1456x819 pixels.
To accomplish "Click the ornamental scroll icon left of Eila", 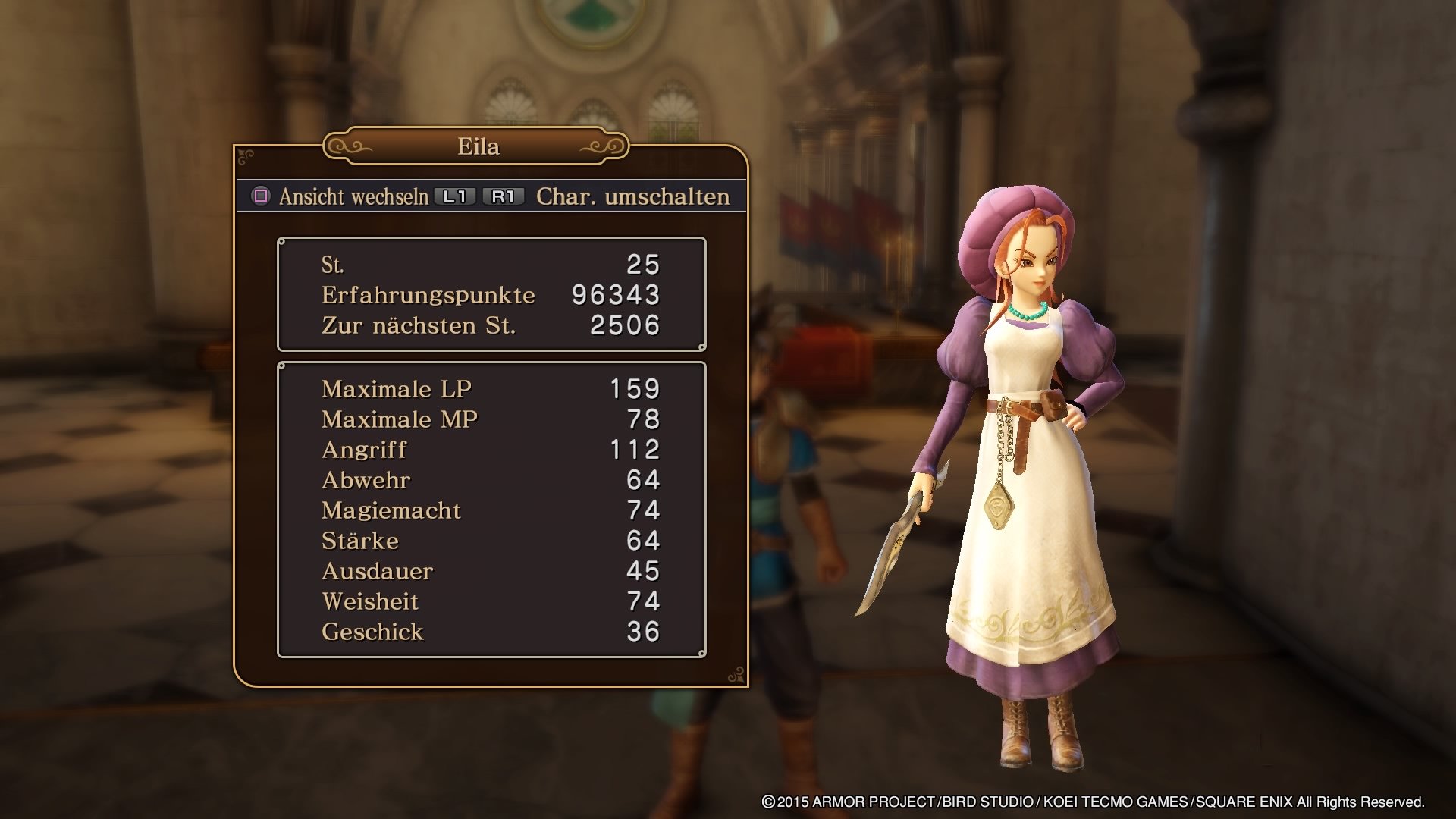I will 351,146.
